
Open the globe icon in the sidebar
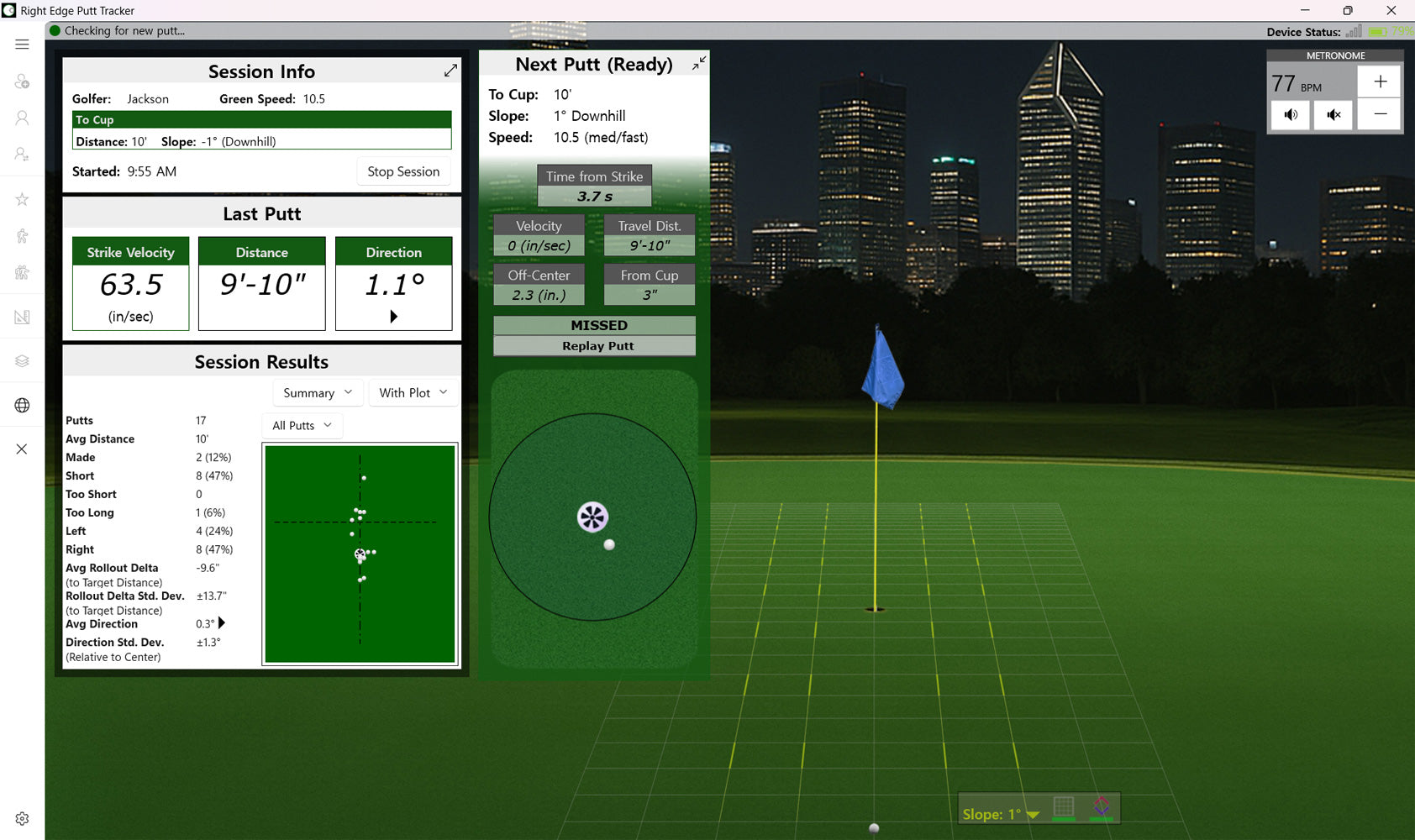[x=22, y=405]
